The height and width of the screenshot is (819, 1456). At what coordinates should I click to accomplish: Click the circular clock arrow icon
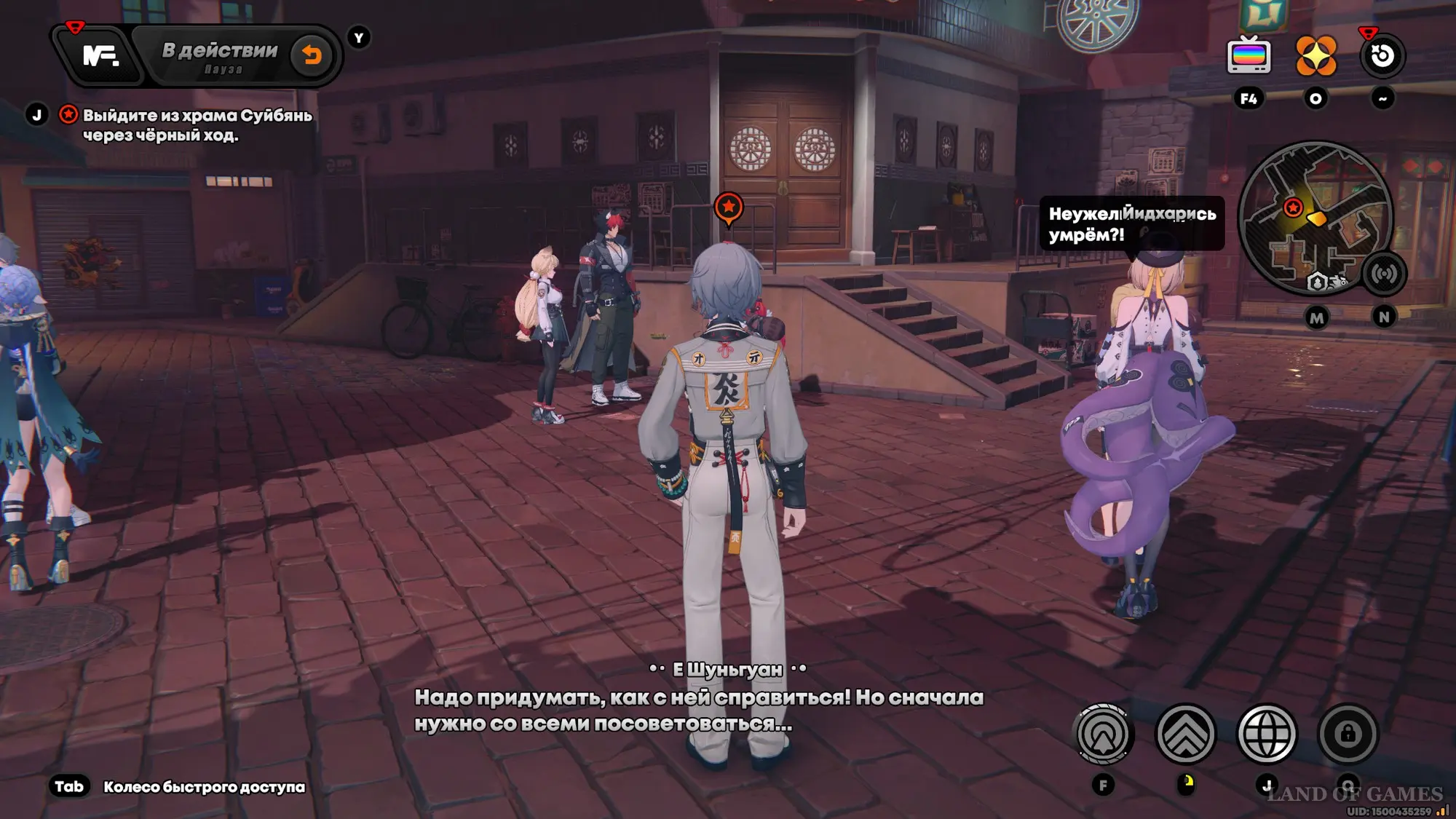coord(1382,56)
